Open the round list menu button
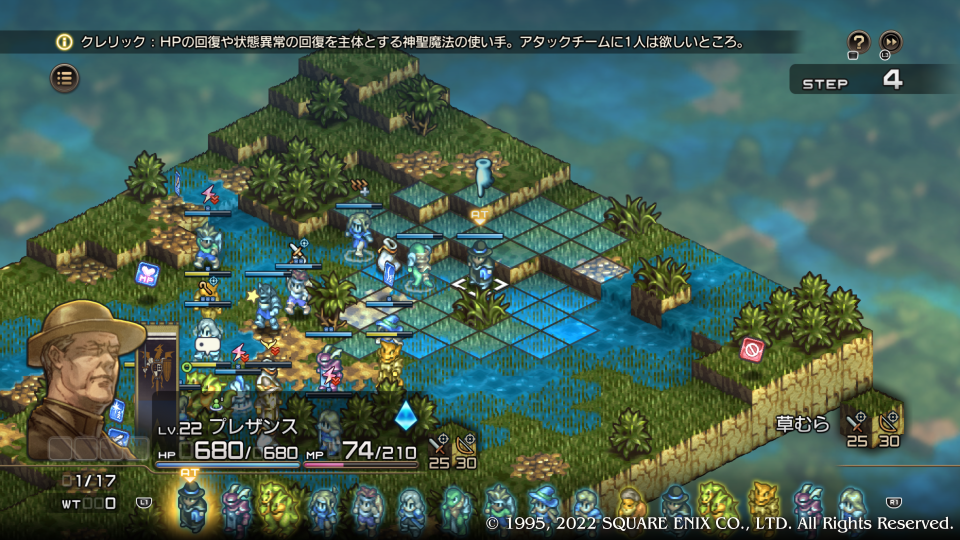 click(65, 77)
